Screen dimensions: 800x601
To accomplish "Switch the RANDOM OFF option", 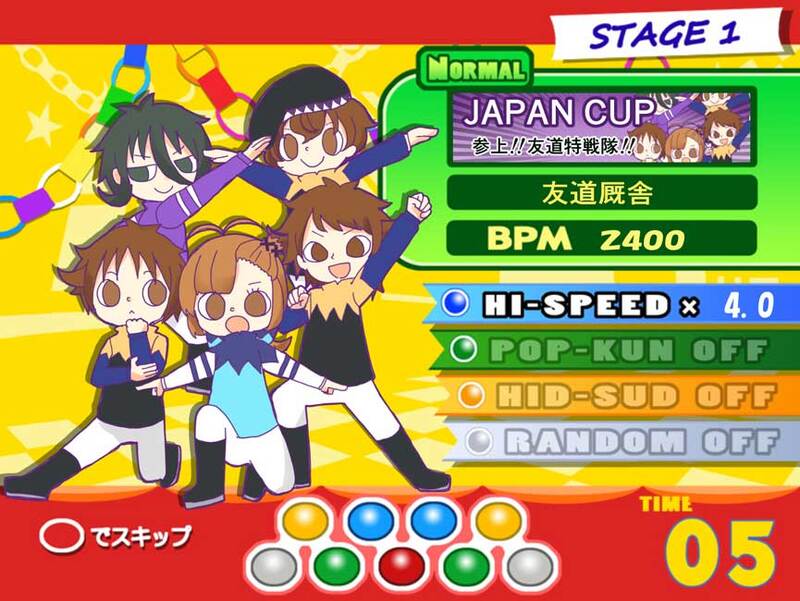I will [x=610, y=441].
